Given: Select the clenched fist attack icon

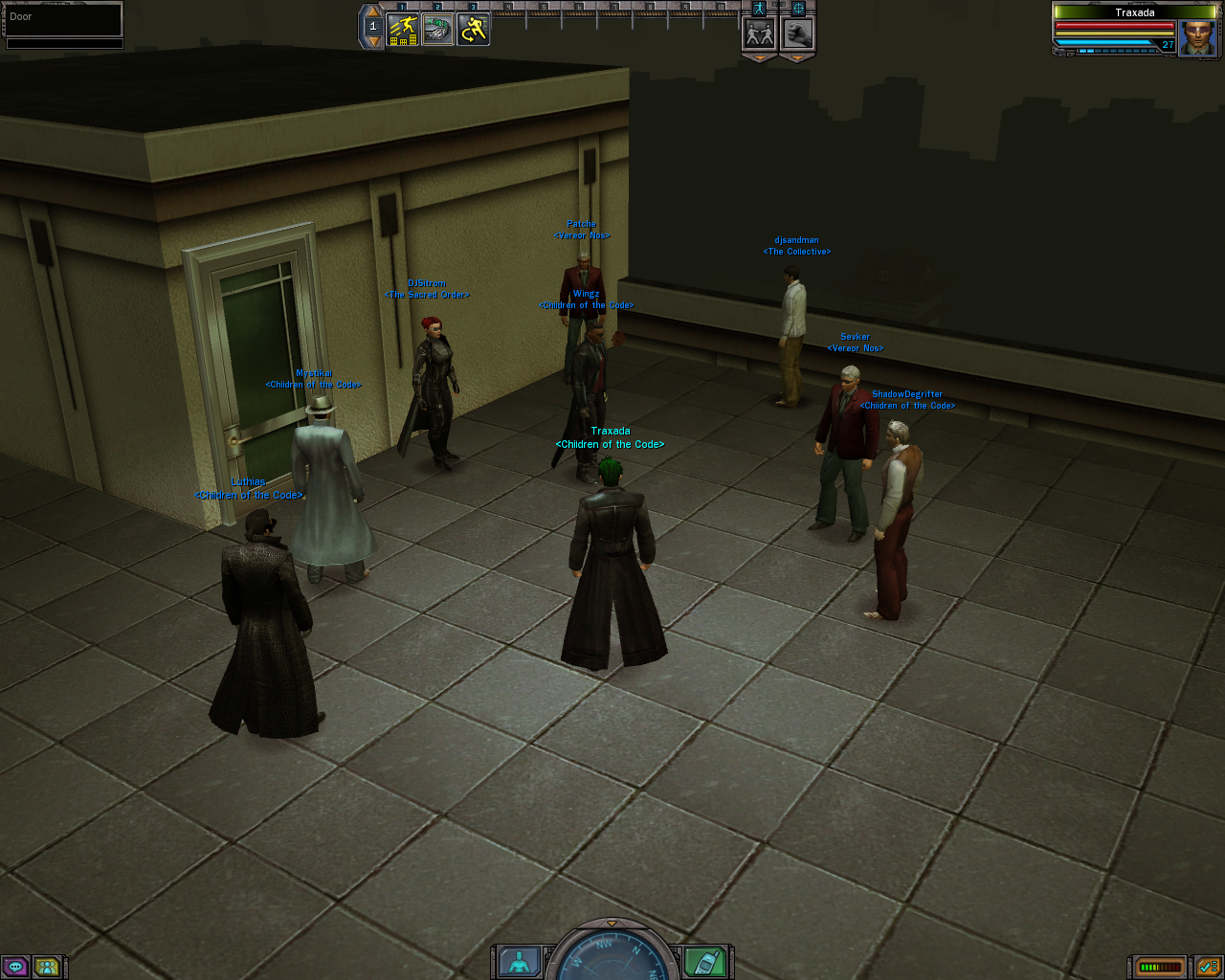Looking at the screenshot, I should coord(797,33).
